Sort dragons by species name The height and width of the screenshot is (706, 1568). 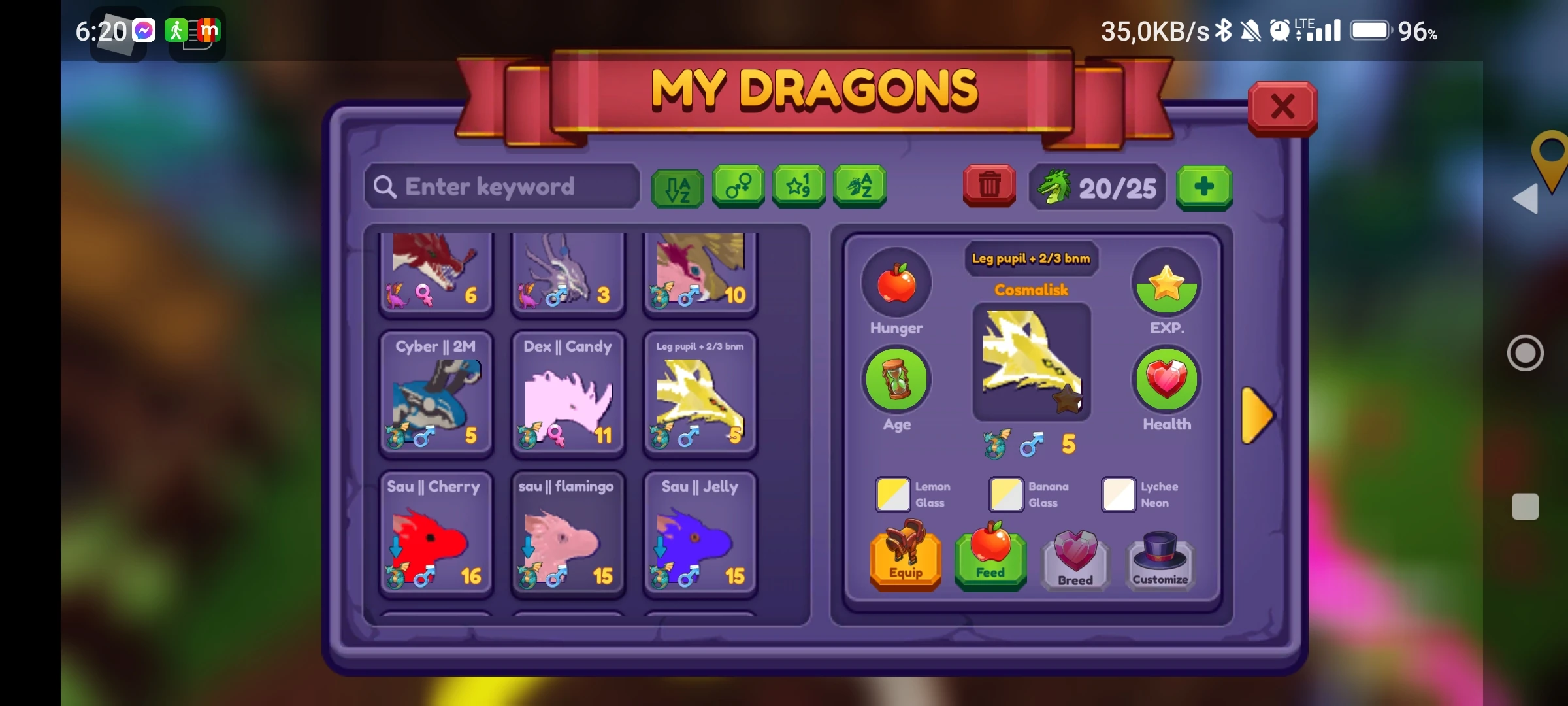click(x=860, y=188)
